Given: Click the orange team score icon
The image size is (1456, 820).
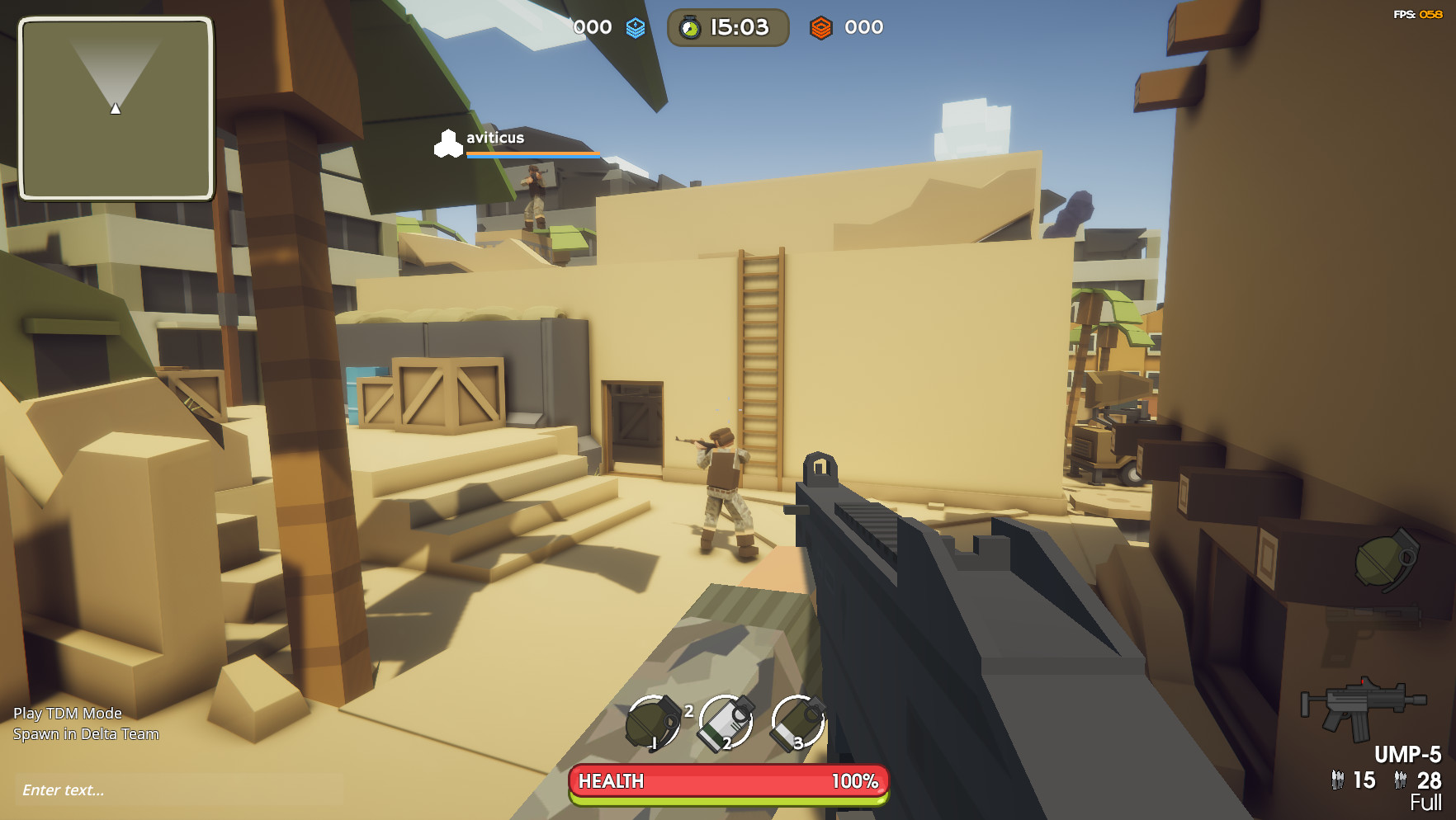Looking at the screenshot, I should (x=822, y=26).
